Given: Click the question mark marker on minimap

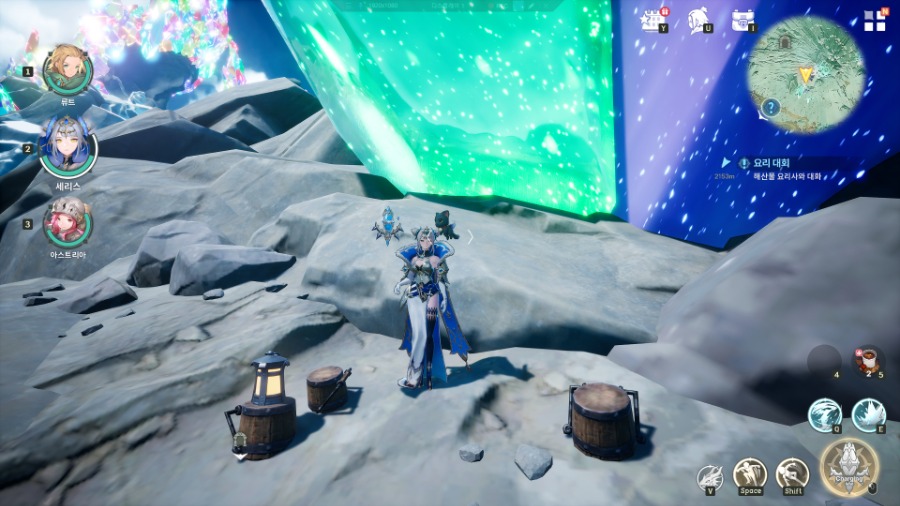Looking at the screenshot, I should tap(771, 107).
